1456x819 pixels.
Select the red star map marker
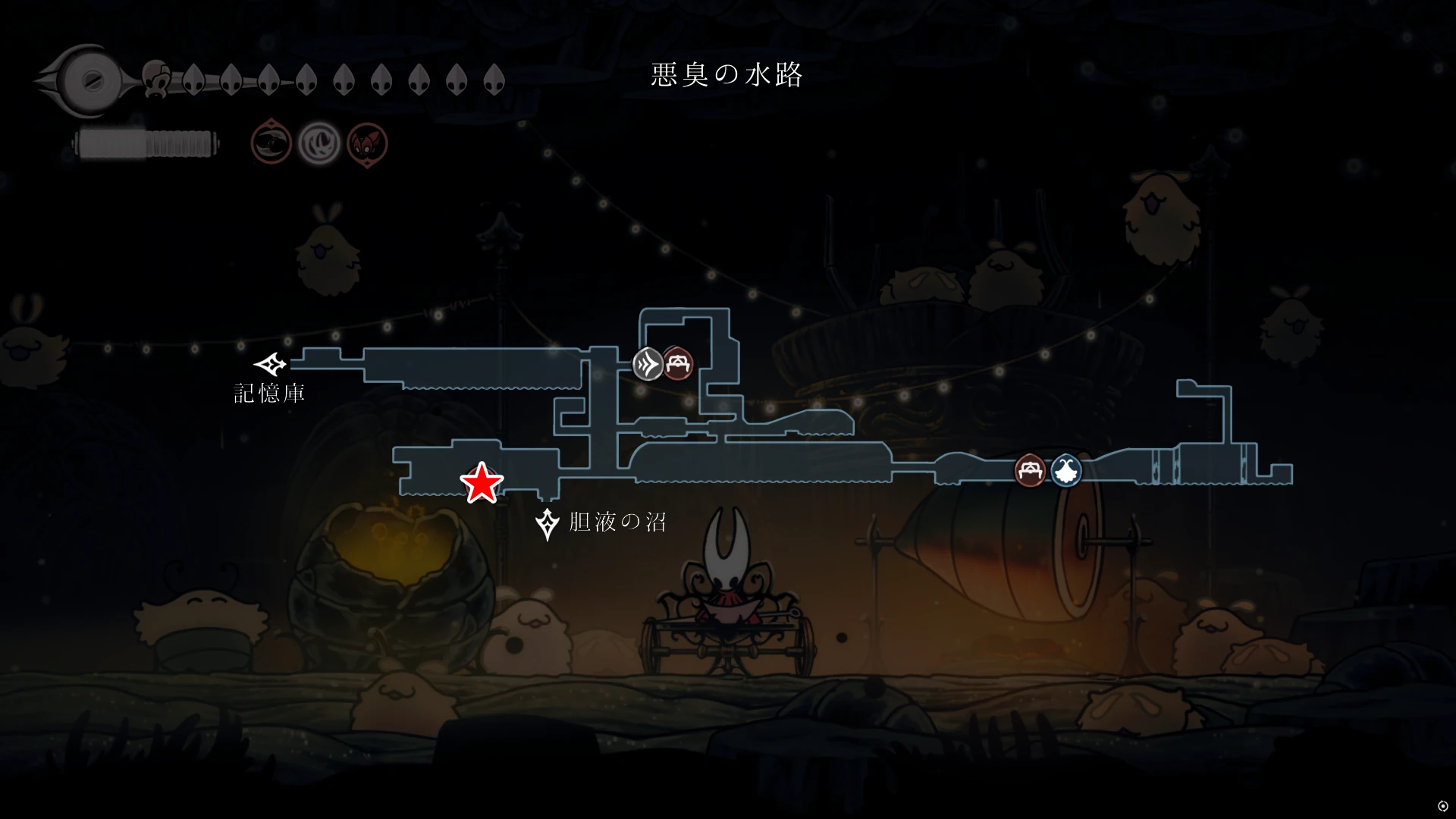point(482,483)
